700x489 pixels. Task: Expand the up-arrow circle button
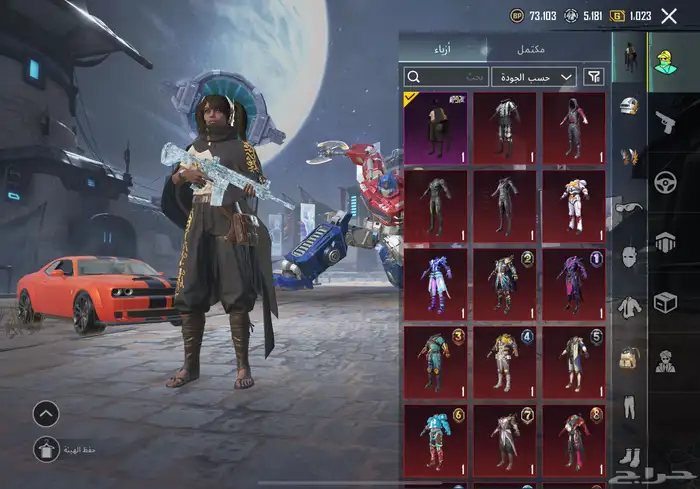click(46, 412)
